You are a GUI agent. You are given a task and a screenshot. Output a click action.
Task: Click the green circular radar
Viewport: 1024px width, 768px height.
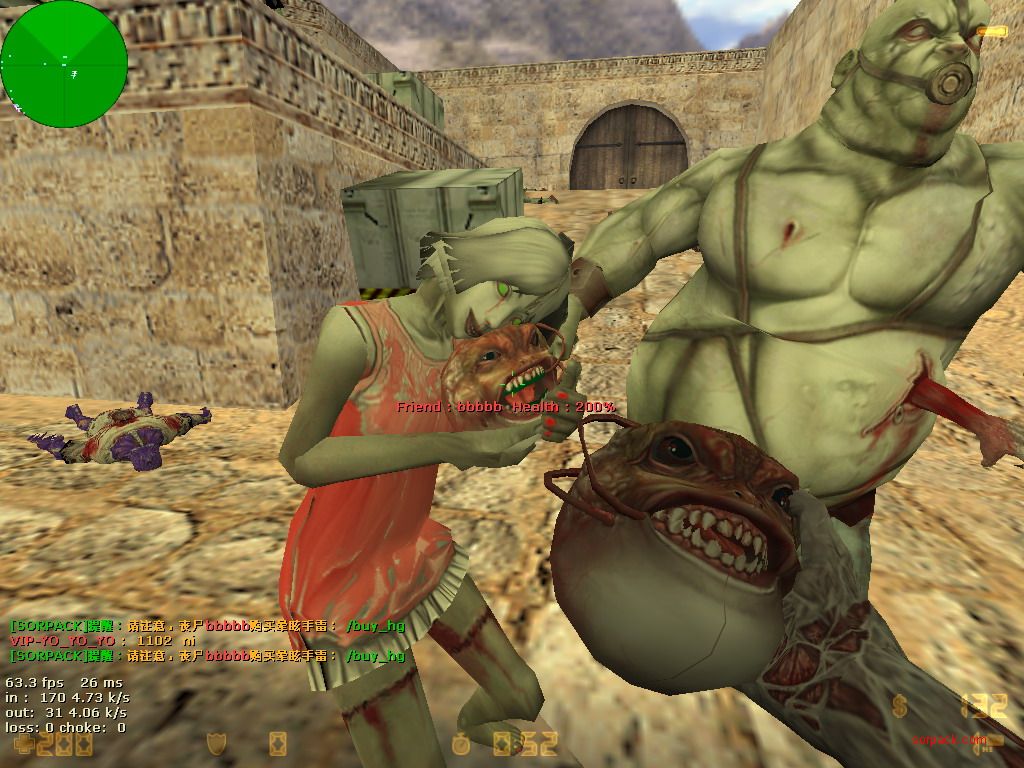tap(64, 64)
